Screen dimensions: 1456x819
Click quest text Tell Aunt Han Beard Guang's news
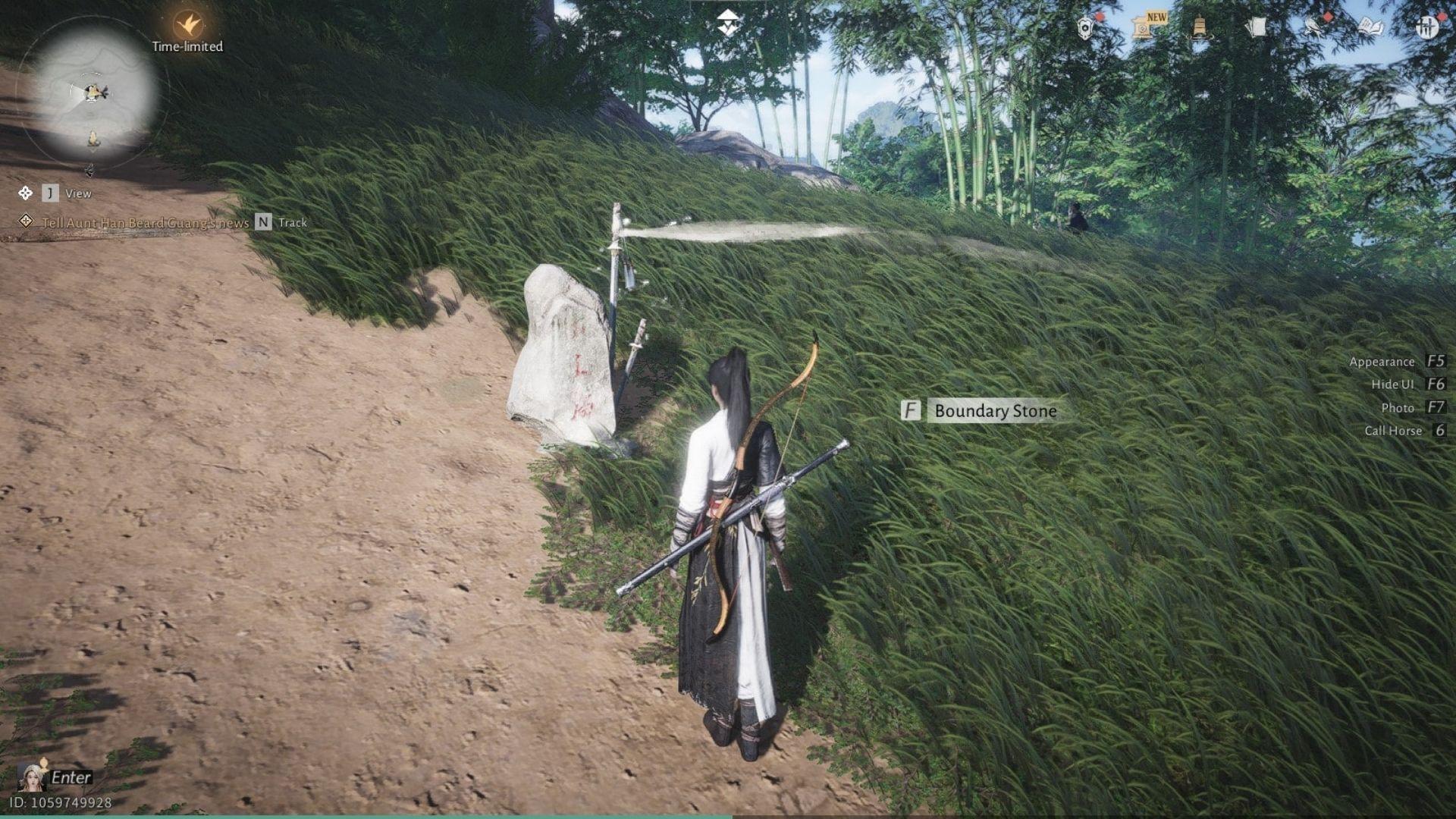tap(144, 223)
